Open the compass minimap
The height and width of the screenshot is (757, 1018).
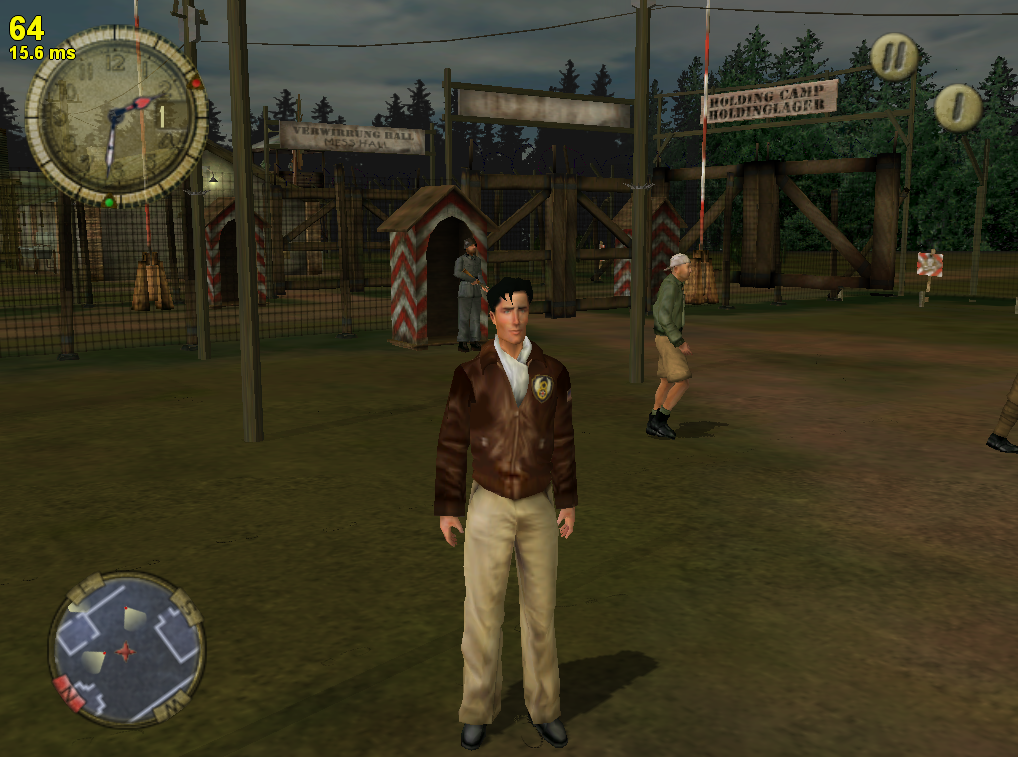127,650
